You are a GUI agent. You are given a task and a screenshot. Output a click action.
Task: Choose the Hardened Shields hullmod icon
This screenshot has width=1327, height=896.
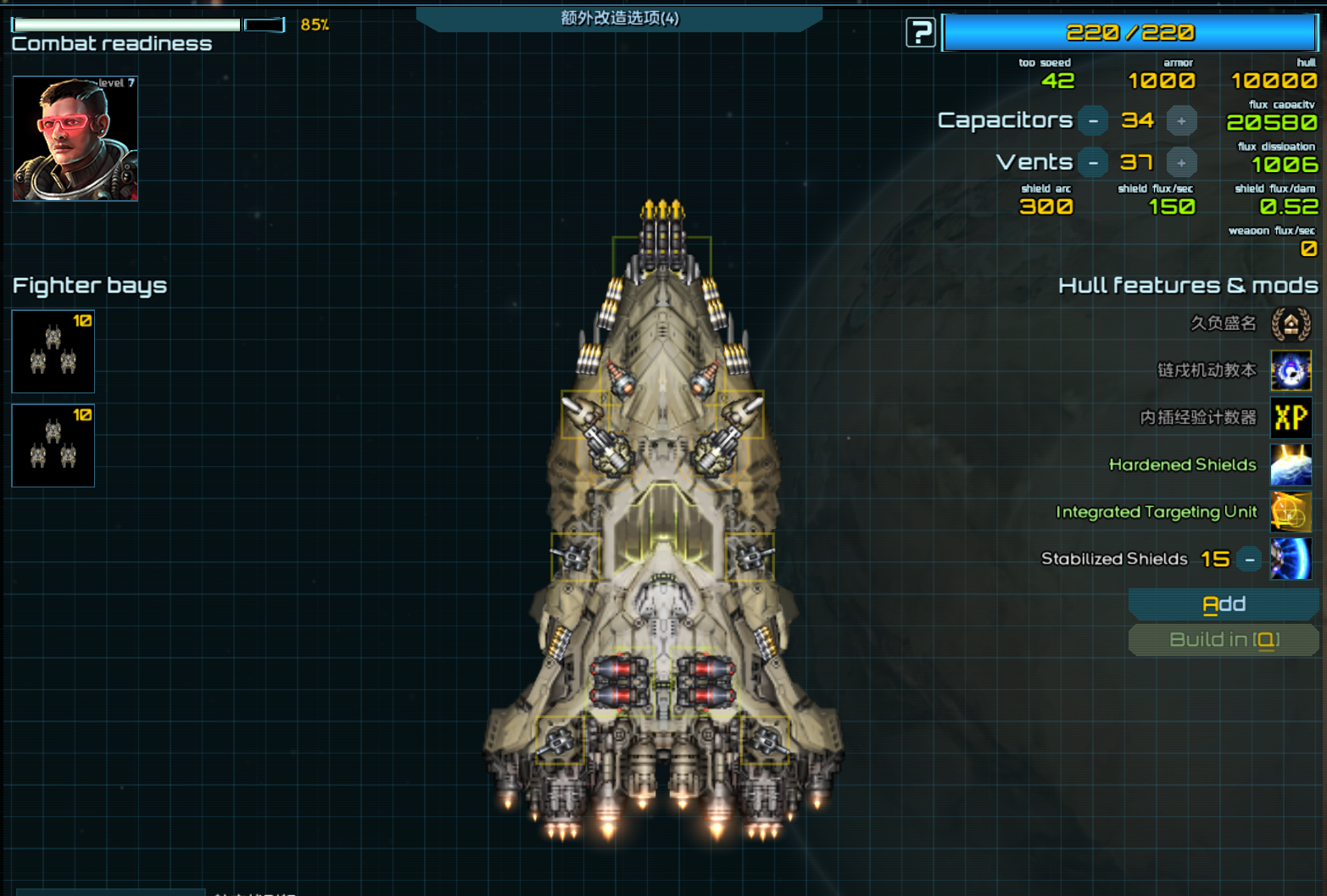(x=1291, y=465)
